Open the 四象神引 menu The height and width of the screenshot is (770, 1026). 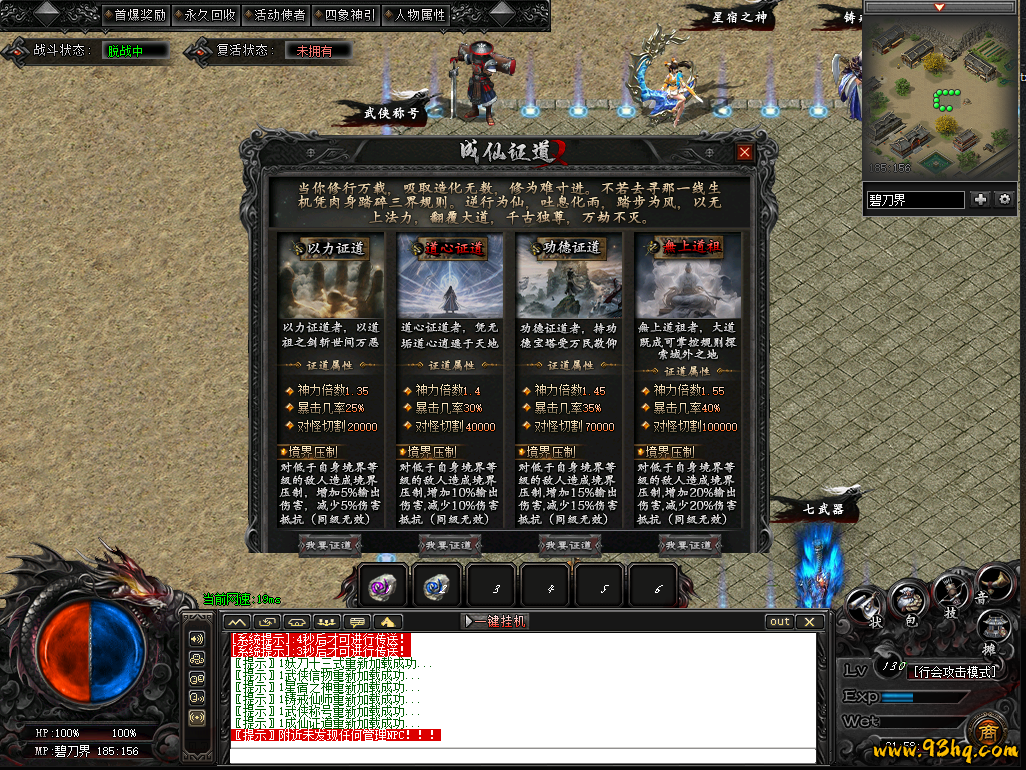[x=344, y=15]
